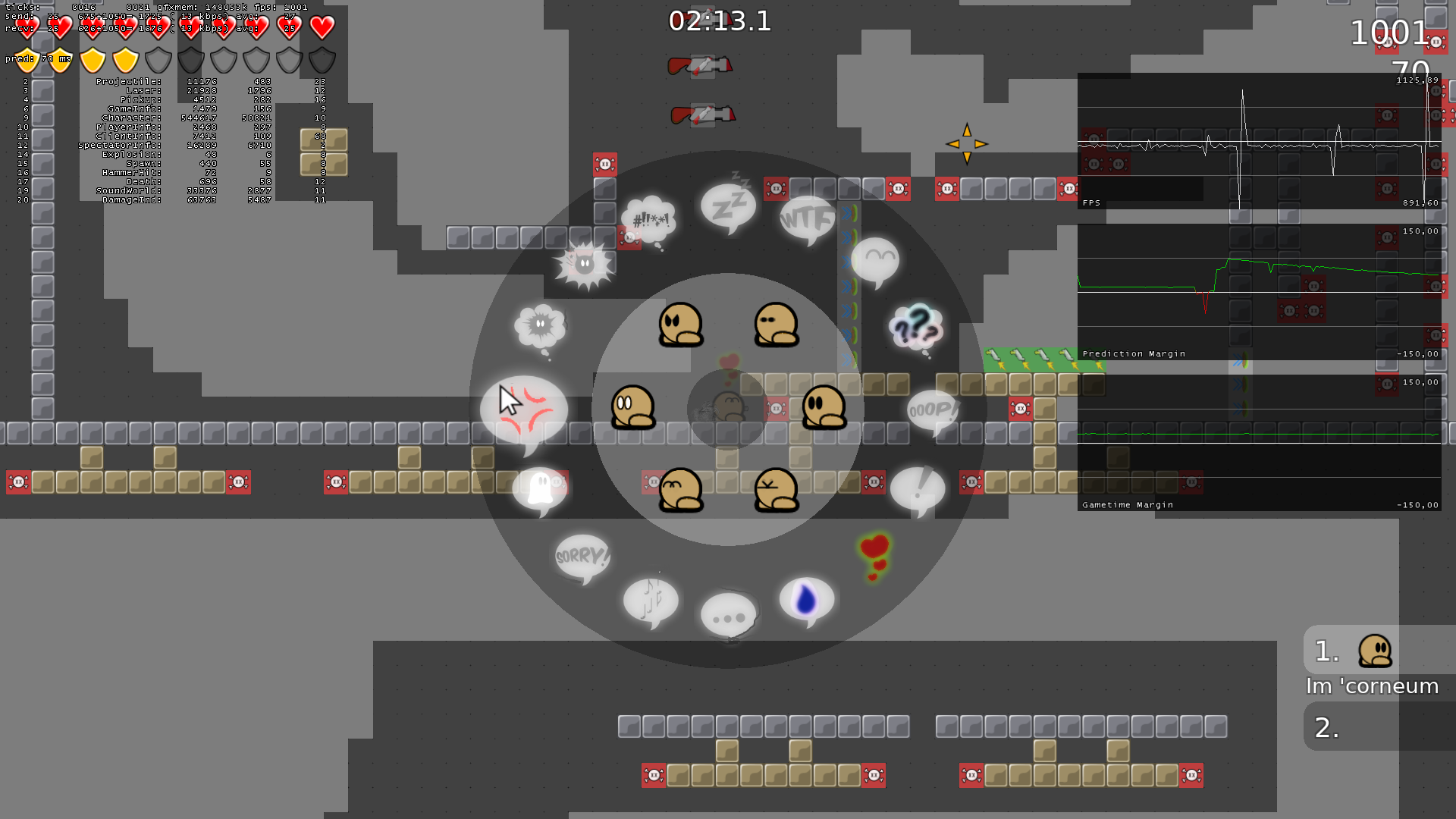Select the OOOP! emote
The image size is (1456, 819).
pyautogui.click(x=933, y=409)
